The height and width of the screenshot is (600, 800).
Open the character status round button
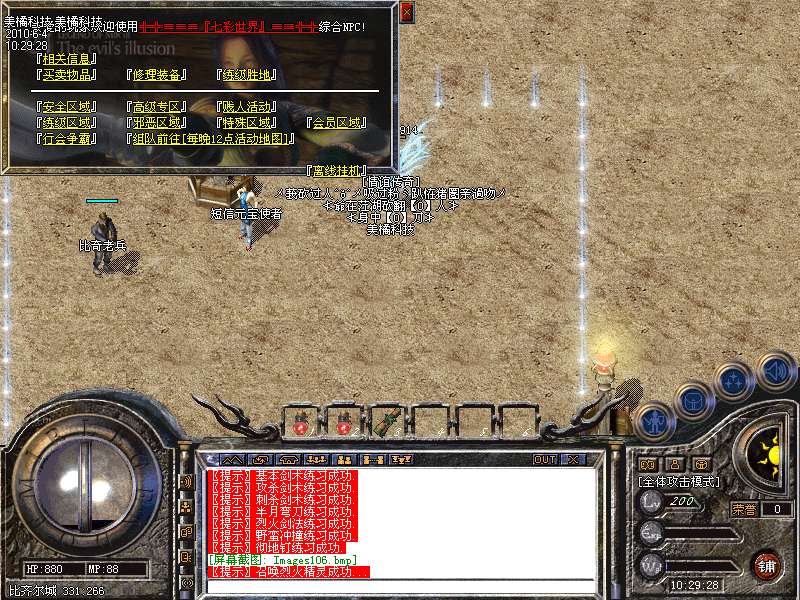click(655, 420)
